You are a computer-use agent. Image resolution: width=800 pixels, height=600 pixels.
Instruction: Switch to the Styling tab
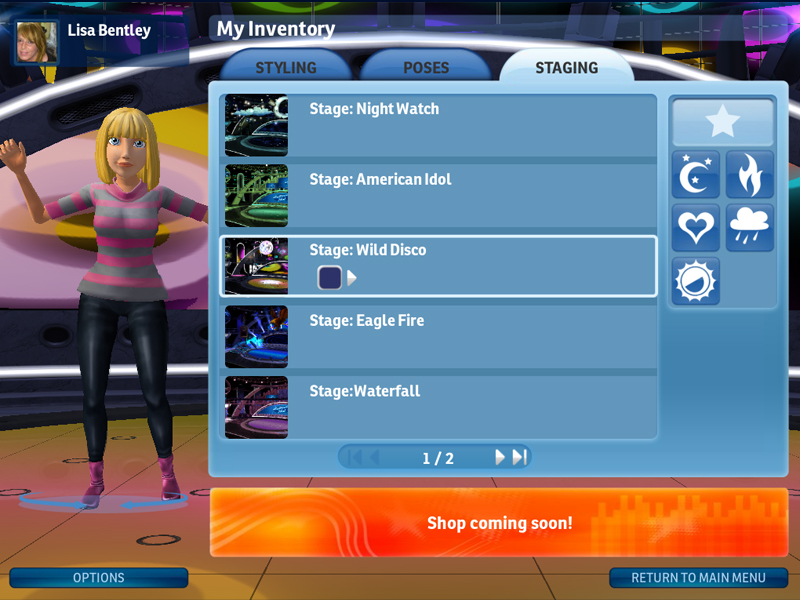[286, 68]
